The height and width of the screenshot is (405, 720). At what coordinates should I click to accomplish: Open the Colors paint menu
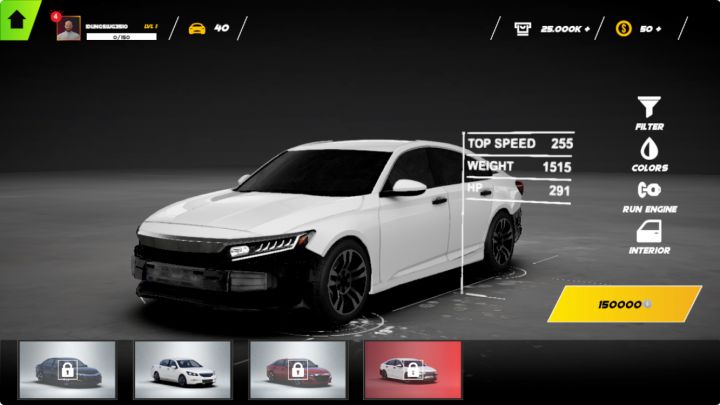[649, 153]
